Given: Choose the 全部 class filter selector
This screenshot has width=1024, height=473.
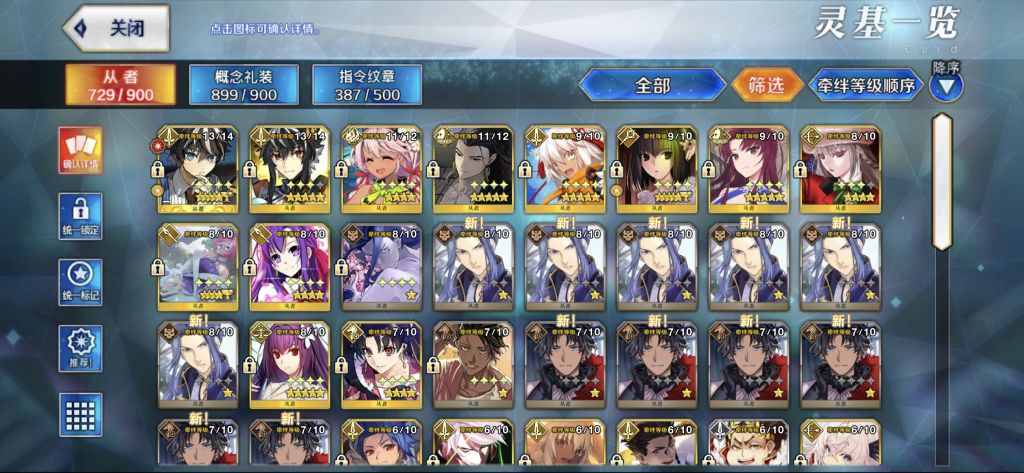Looking at the screenshot, I should coord(652,86).
